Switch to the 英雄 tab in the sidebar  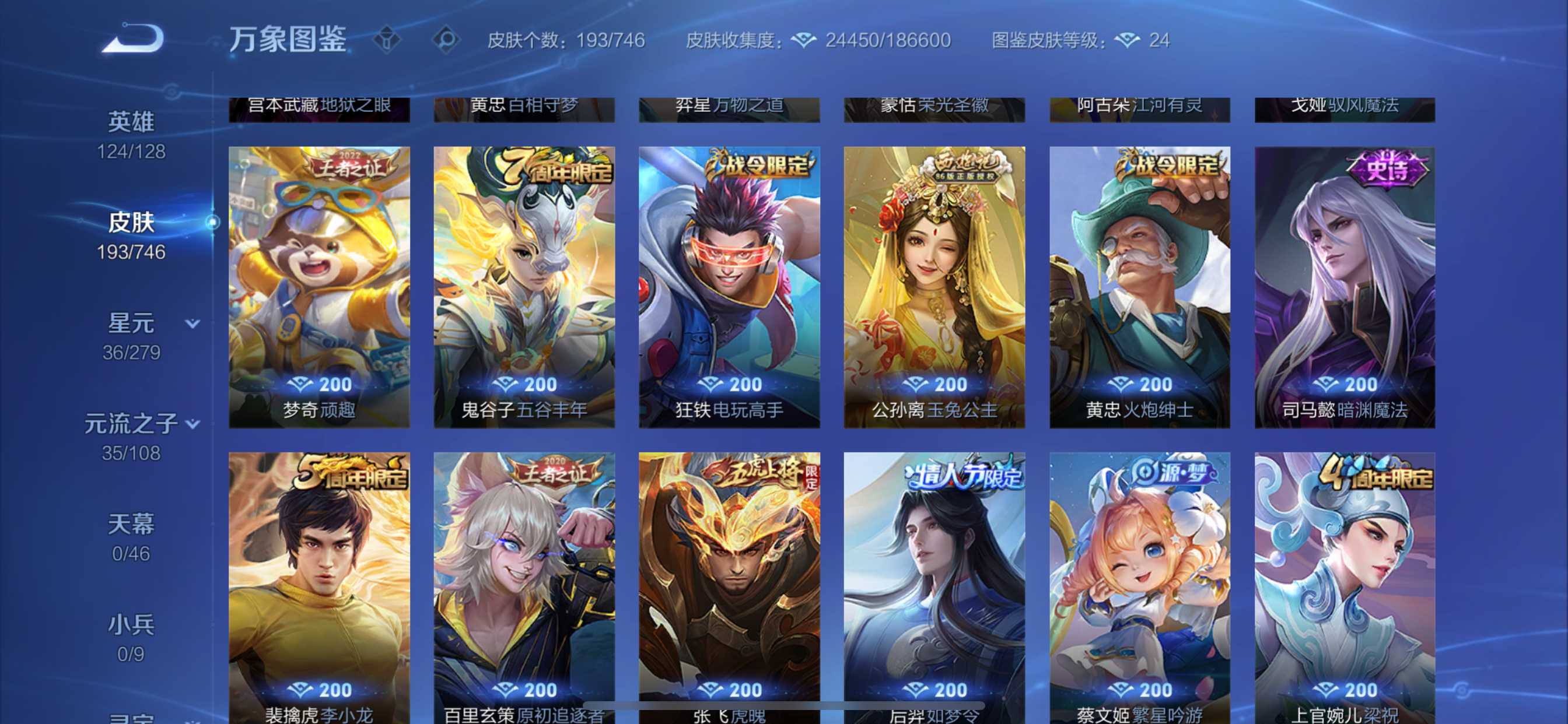click(x=131, y=121)
